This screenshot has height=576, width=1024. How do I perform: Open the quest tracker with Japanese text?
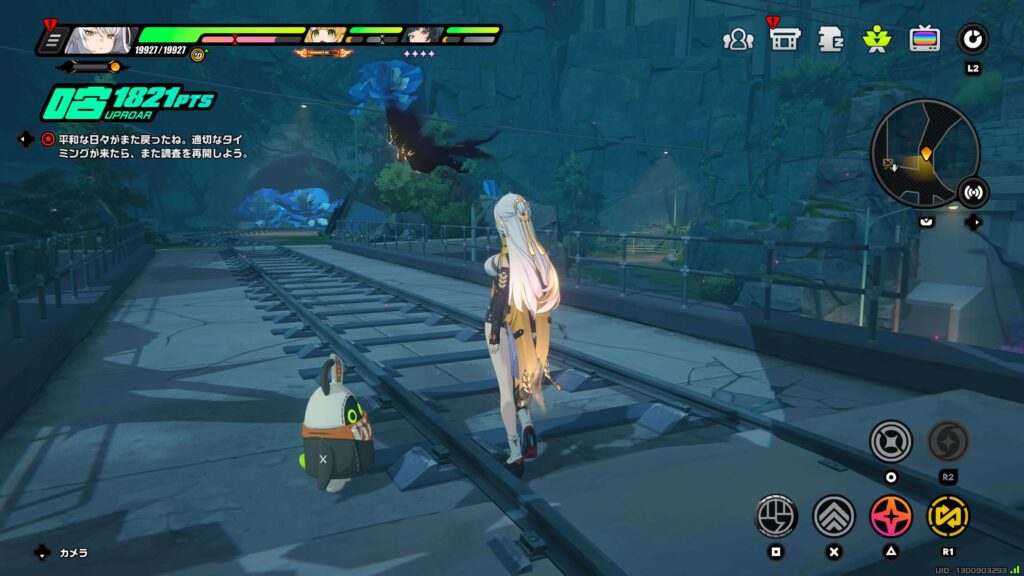[145, 146]
